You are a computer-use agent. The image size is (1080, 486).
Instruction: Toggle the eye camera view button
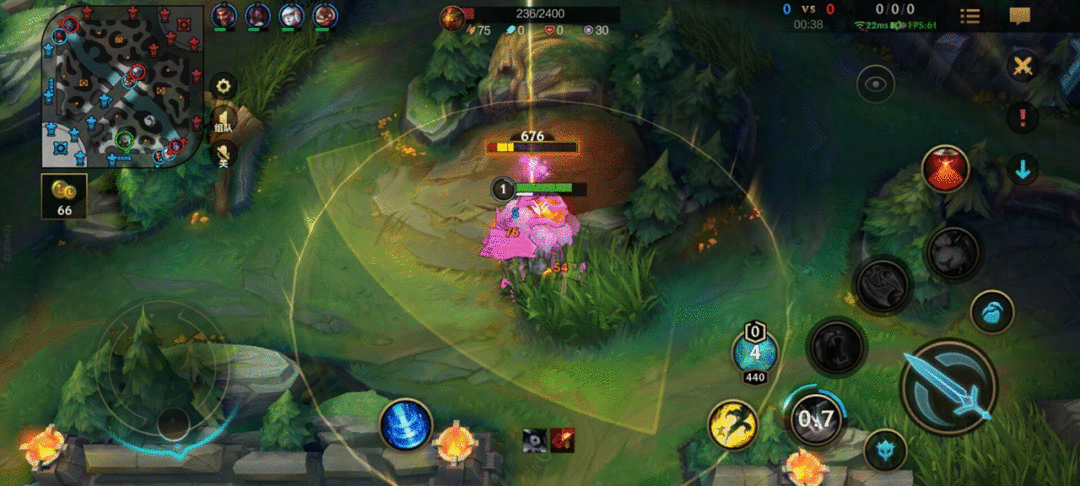click(876, 83)
